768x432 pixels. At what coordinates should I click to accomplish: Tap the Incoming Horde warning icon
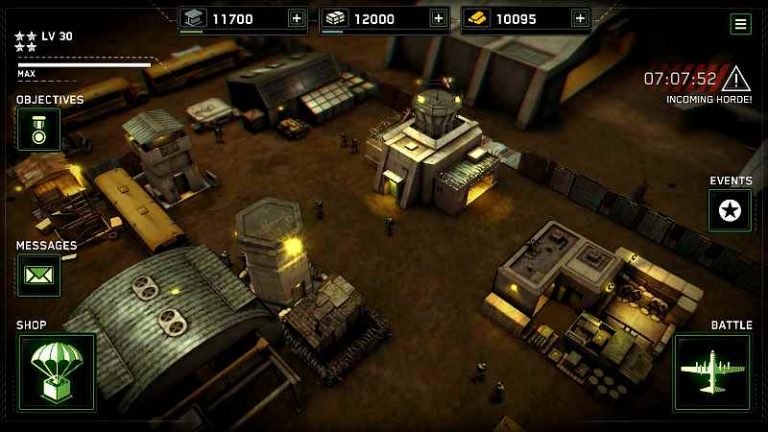(736, 78)
